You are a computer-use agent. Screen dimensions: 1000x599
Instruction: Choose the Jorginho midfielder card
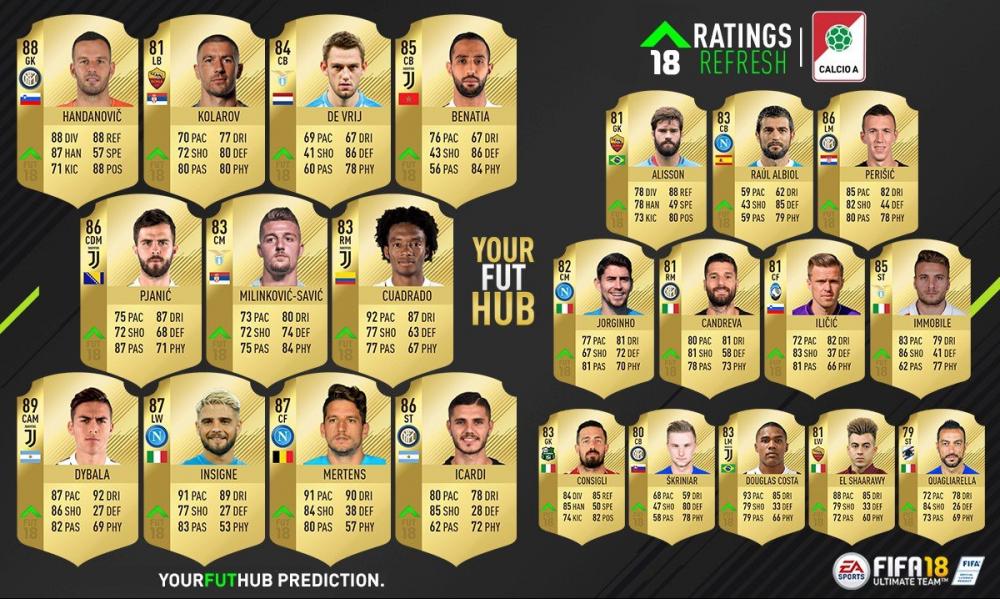603,310
